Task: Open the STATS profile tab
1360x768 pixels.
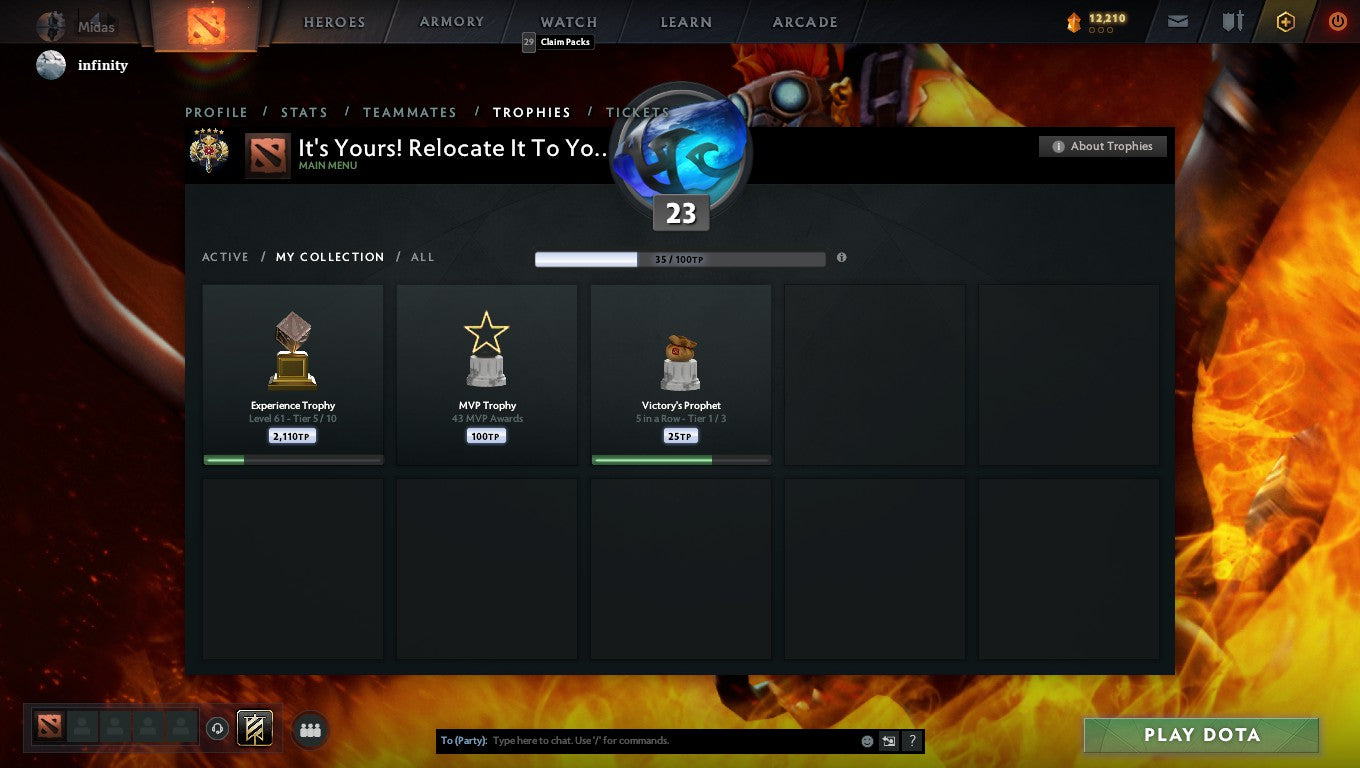Action: click(304, 112)
